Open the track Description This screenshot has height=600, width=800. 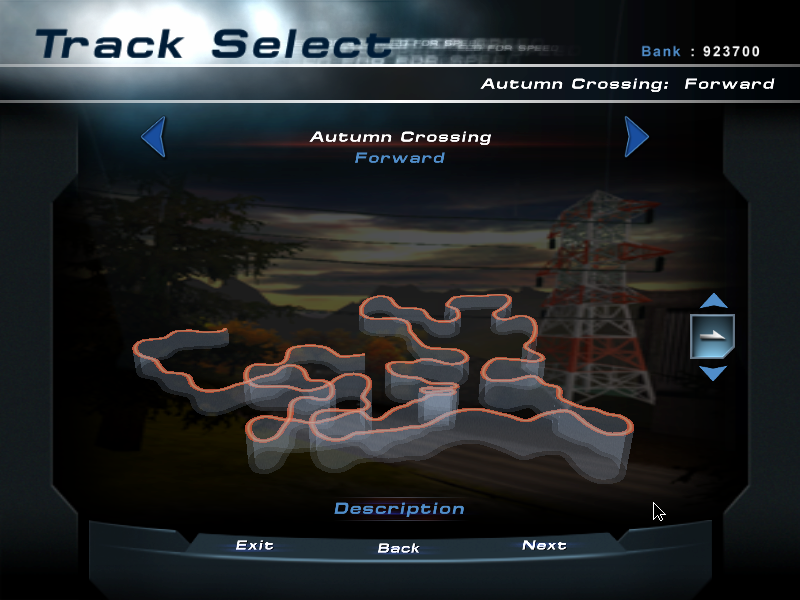point(399,509)
